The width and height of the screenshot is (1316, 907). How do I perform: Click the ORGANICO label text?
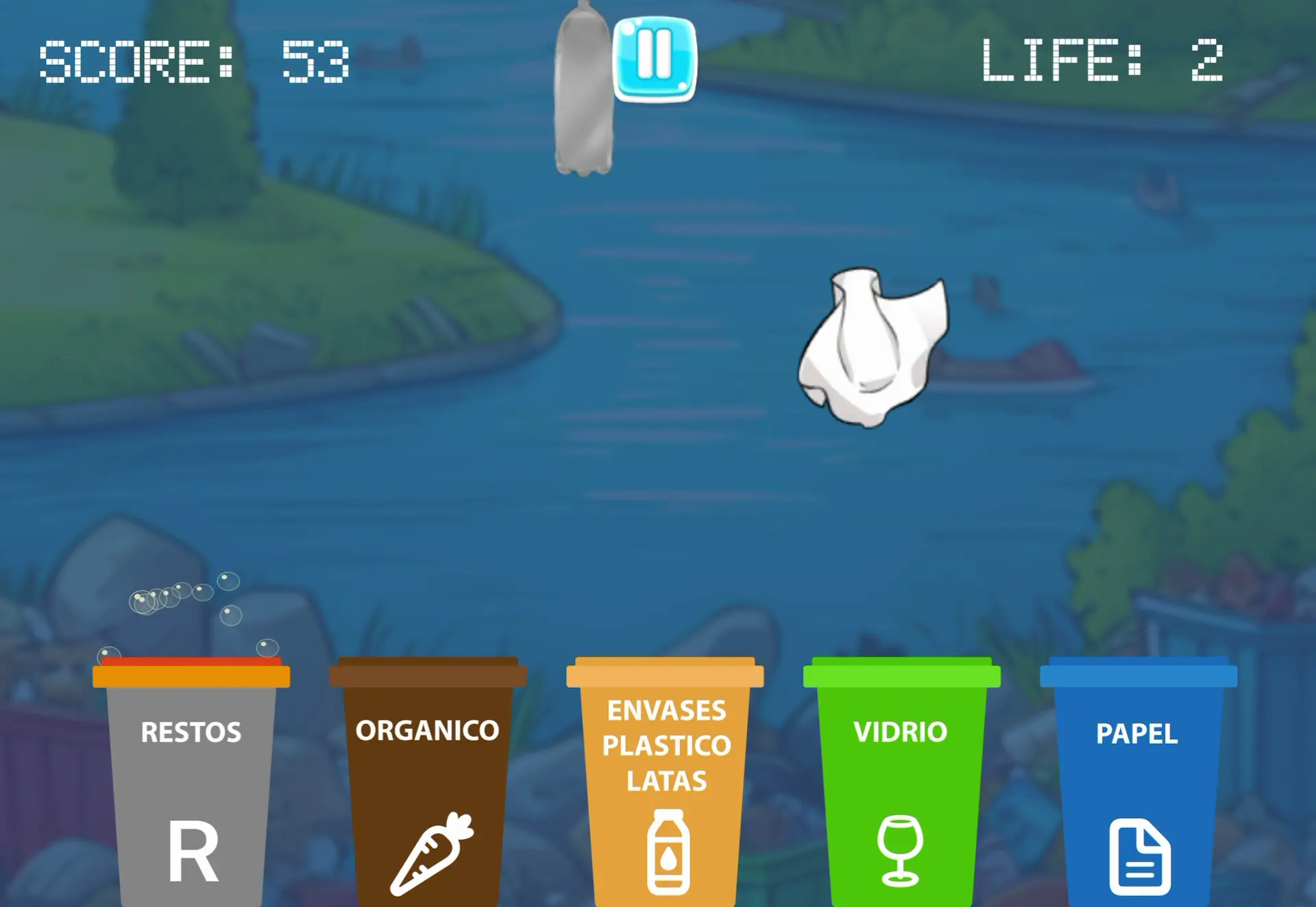[x=426, y=730]
